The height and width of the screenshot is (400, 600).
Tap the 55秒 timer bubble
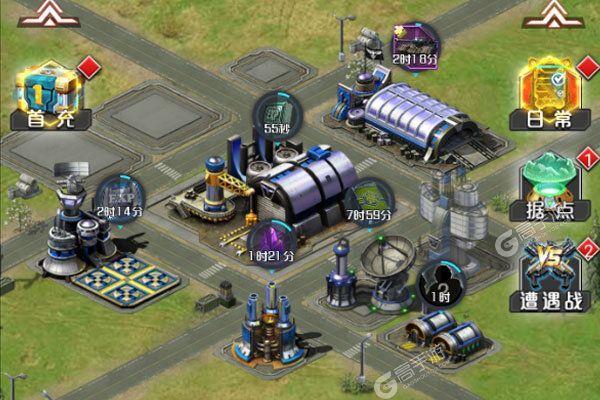[273, 113]
